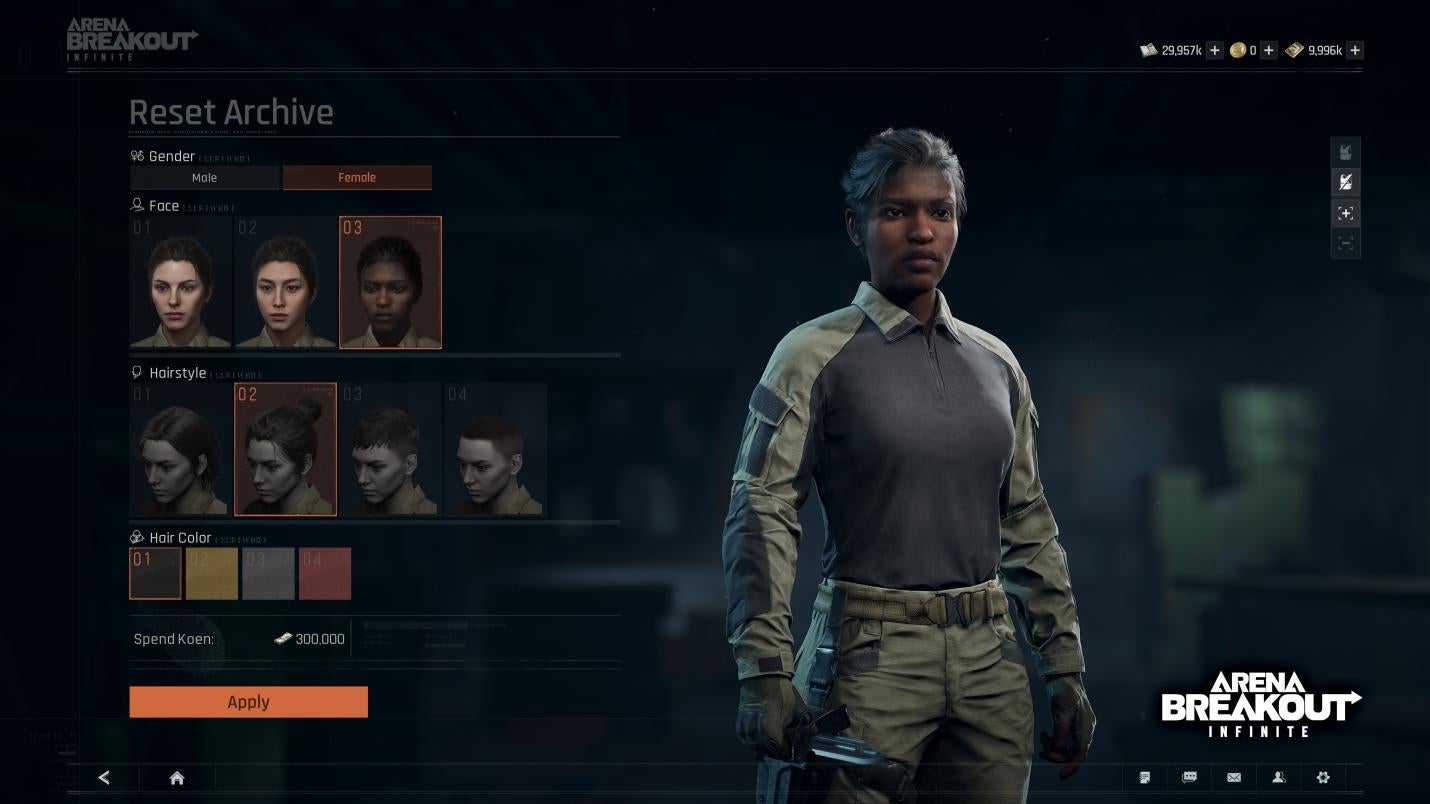Select face option 03
Viewport: 1430px width, 804px height.
390,283
